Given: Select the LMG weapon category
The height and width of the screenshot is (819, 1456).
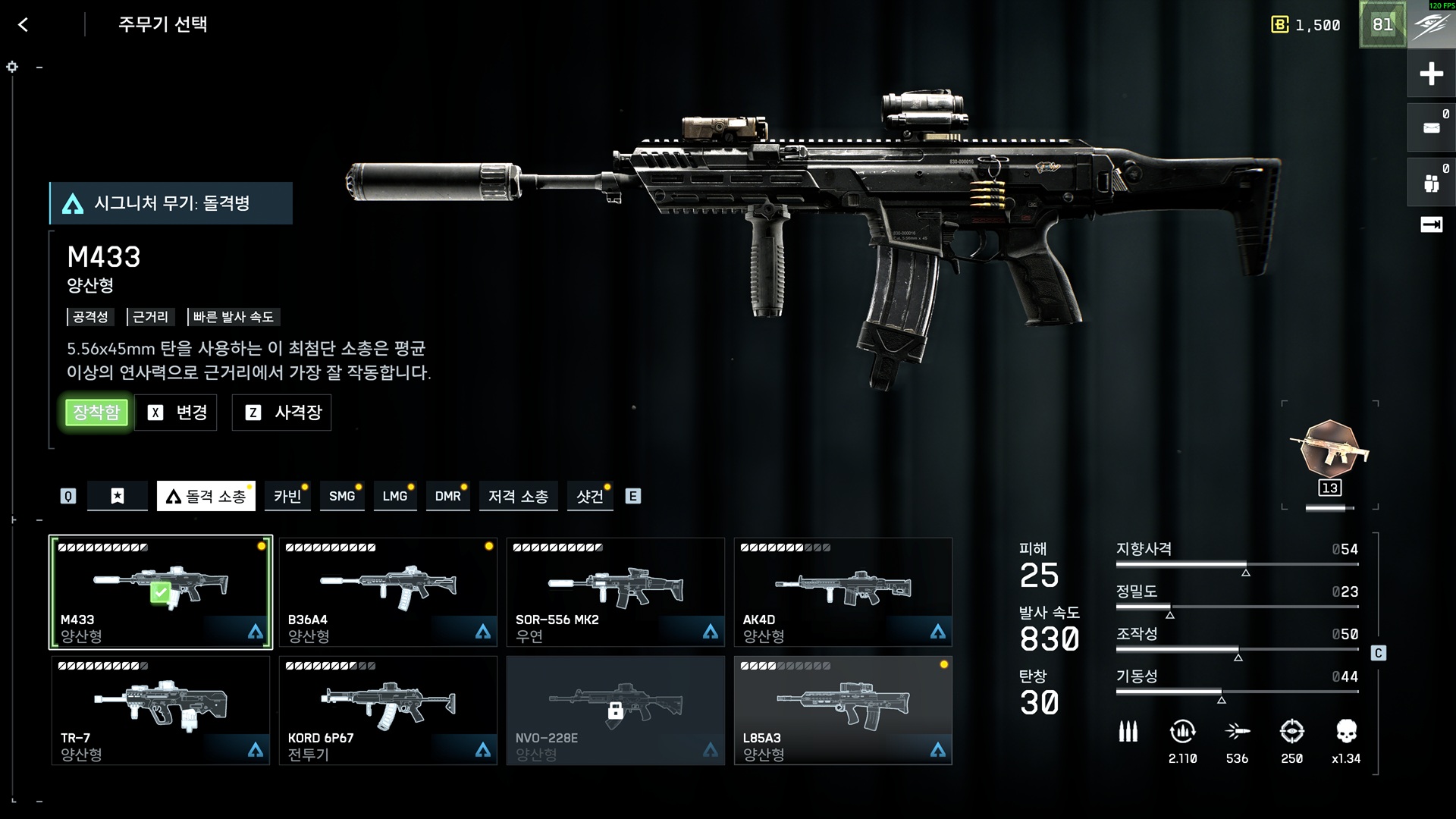Looking at the screenshot, I should pos(394,496).
